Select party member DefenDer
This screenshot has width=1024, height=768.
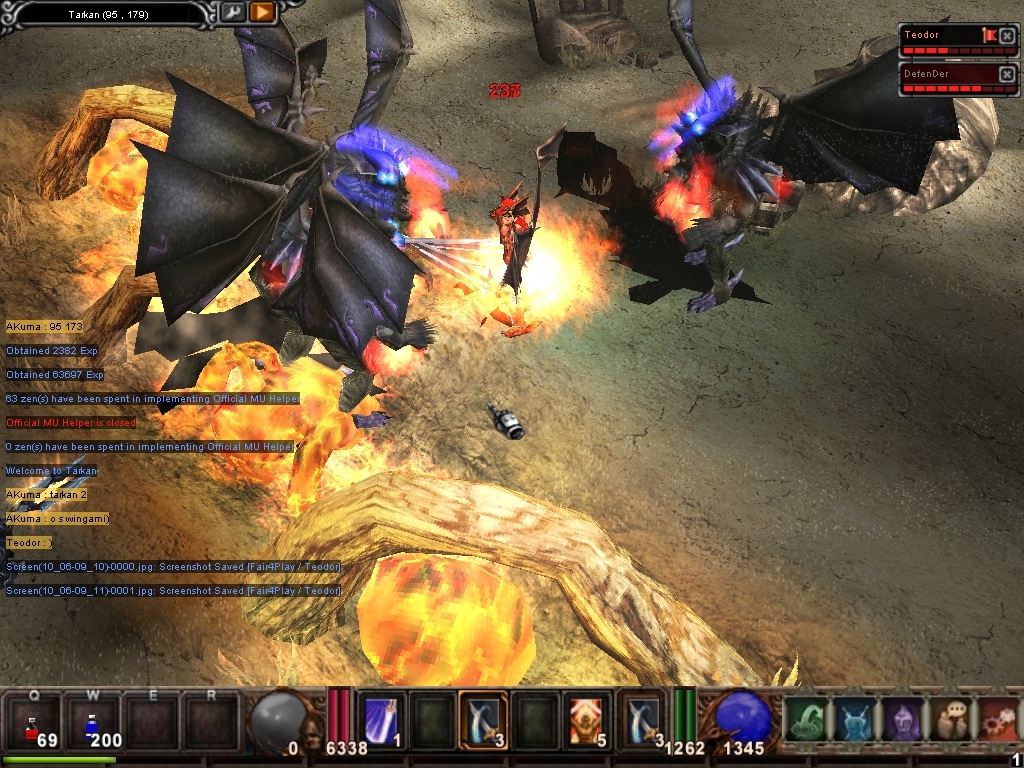pyautogui.click(x=942, y=73)
